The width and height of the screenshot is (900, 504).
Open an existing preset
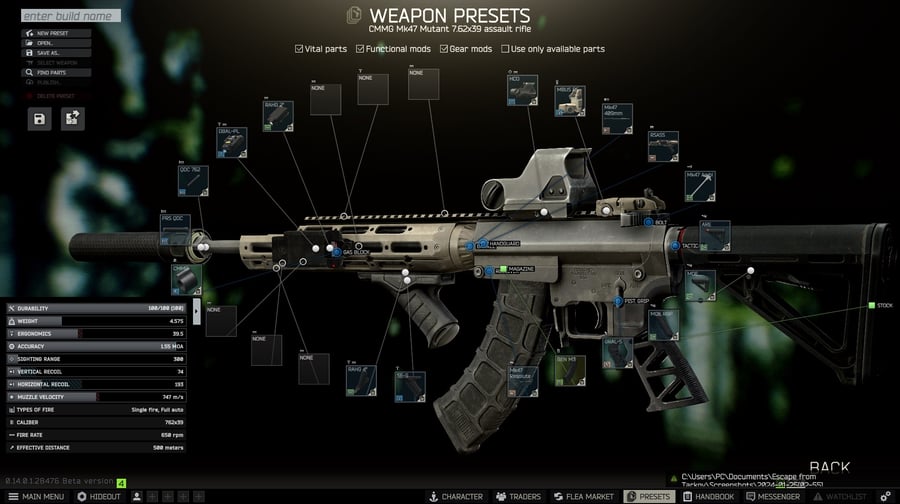click(57, 43)
